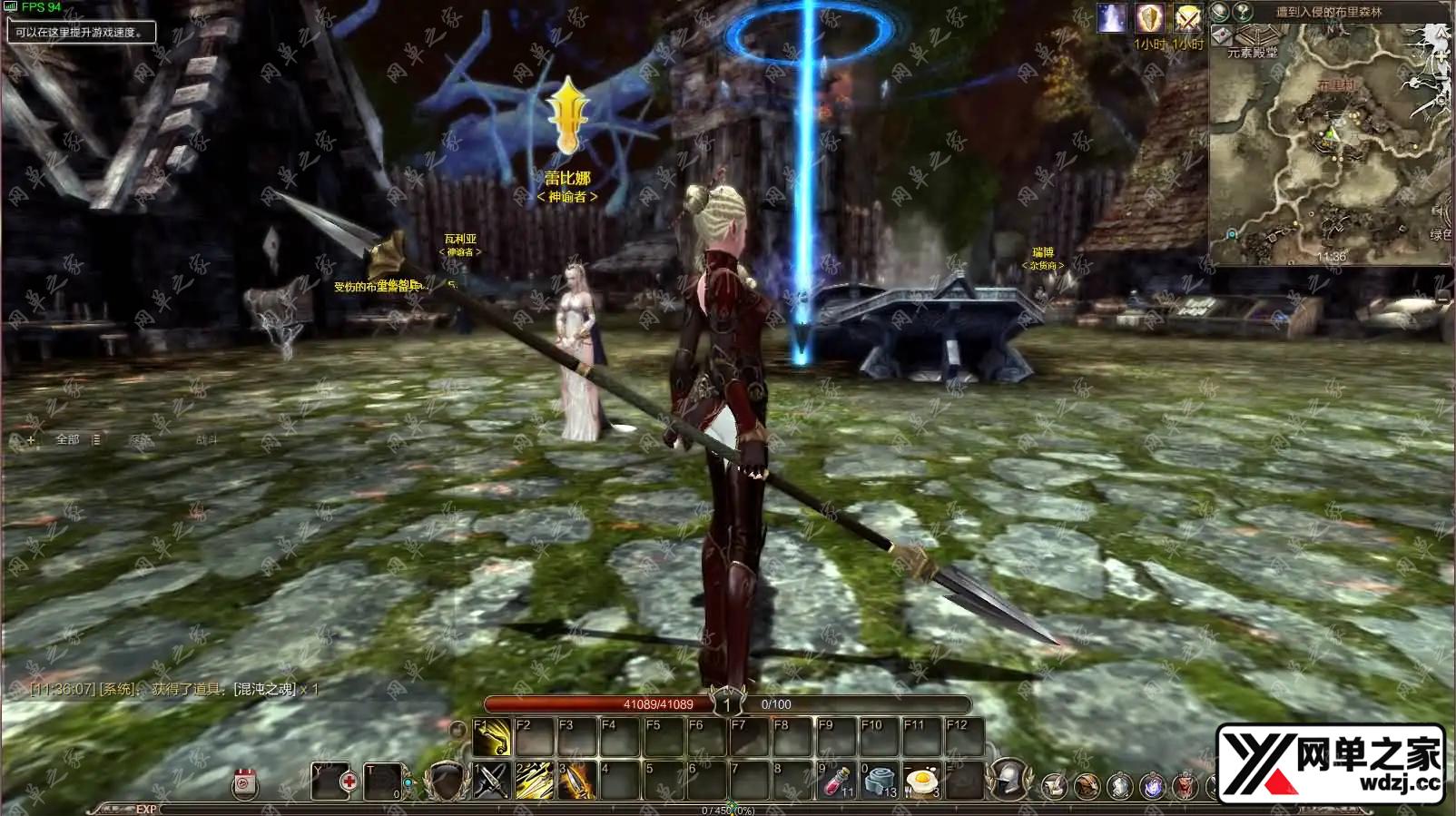This screenshot has height=816, width=1456.
Task: Inspect the golden shield buff icon
Action: point(1149,18)
